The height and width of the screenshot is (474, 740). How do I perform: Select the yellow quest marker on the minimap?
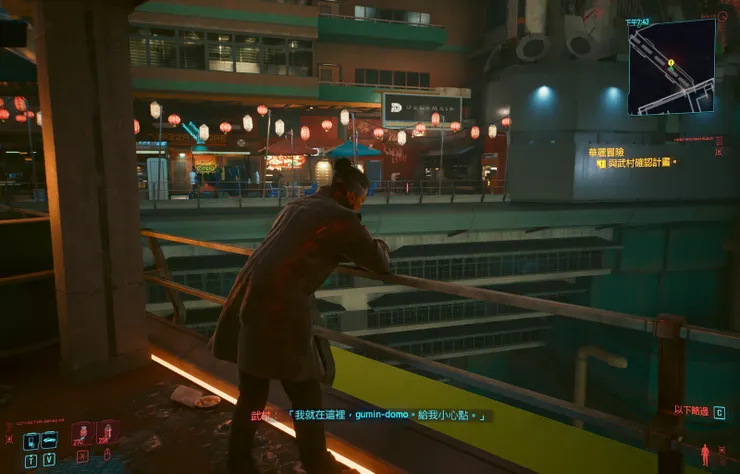(671, 62)
